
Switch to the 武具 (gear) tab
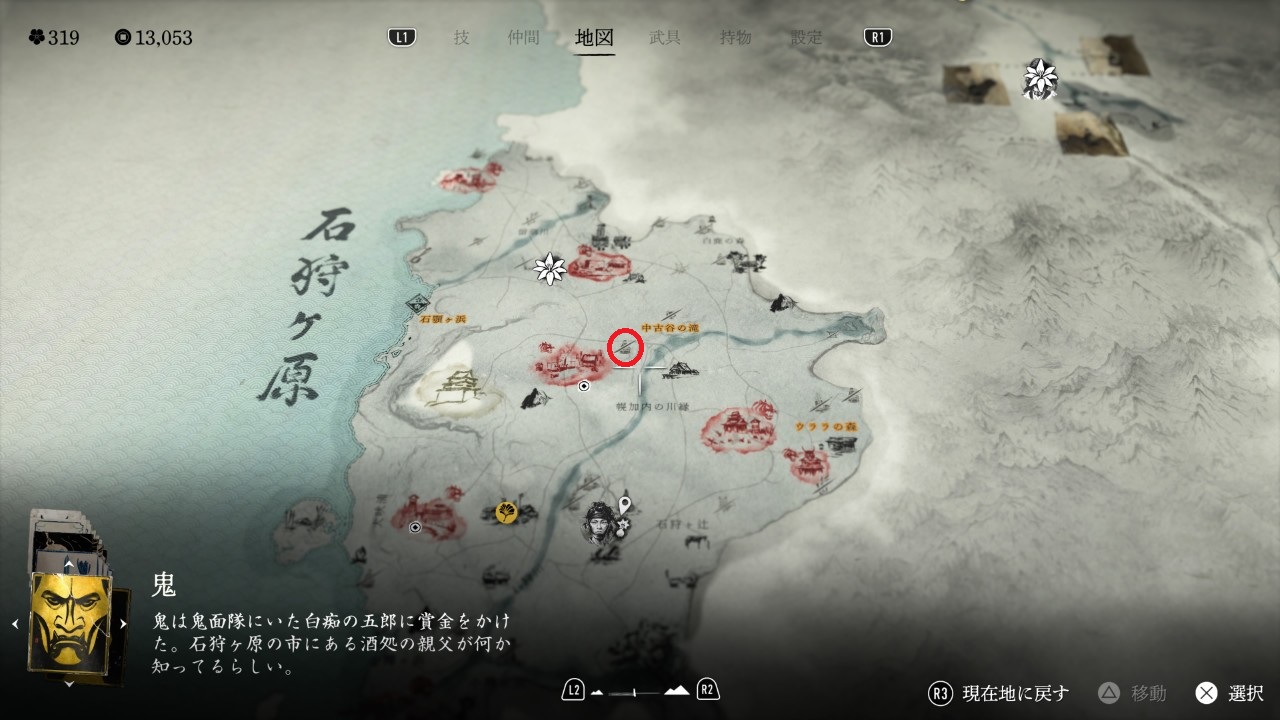click(x=665, y=38)
